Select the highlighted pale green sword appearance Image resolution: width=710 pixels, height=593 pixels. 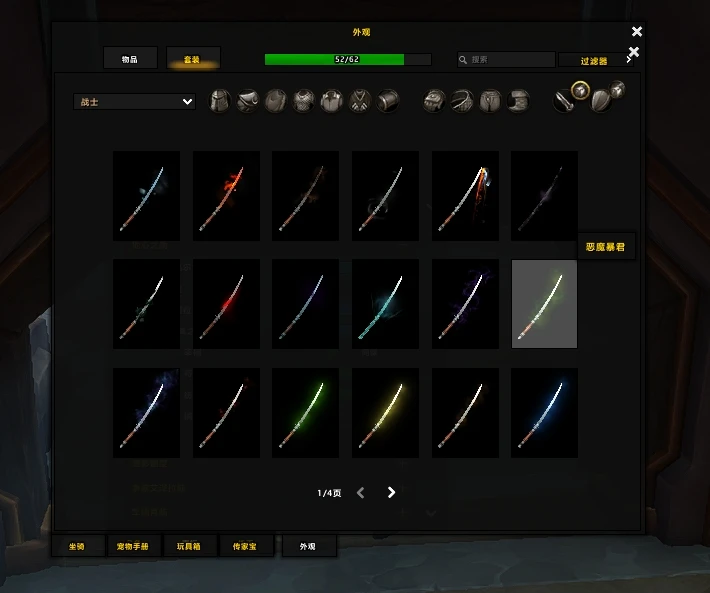[x=544, y=304]
